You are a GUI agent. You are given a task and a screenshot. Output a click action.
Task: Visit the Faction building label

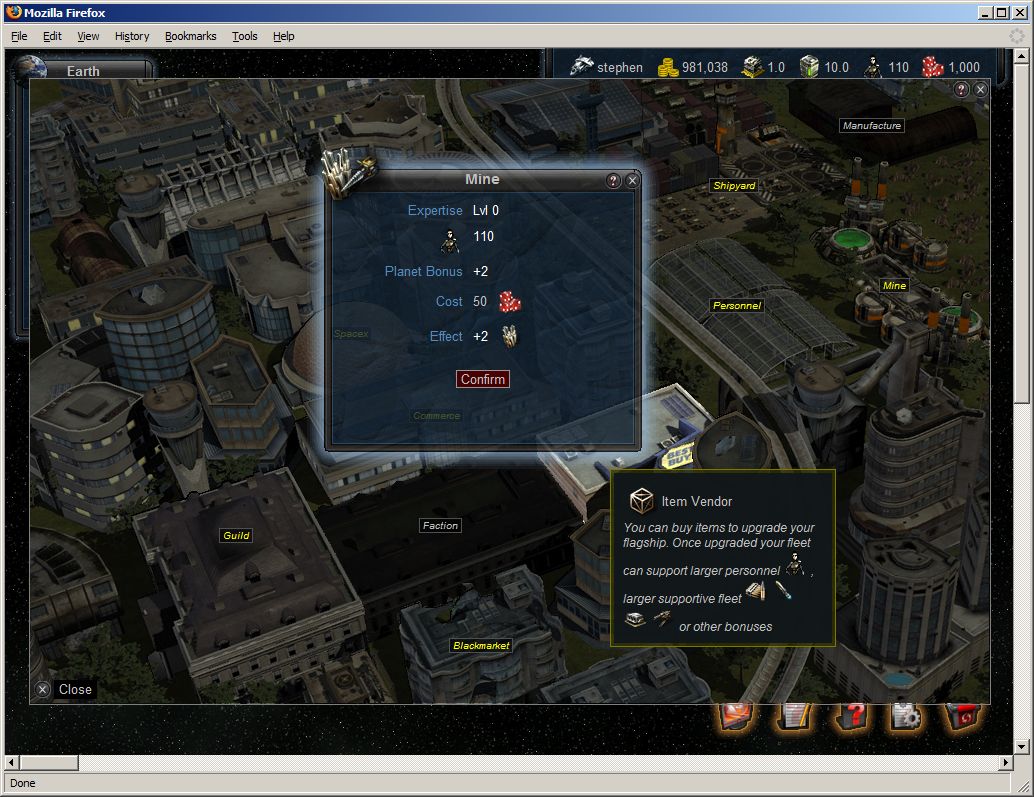pos(440,525)
